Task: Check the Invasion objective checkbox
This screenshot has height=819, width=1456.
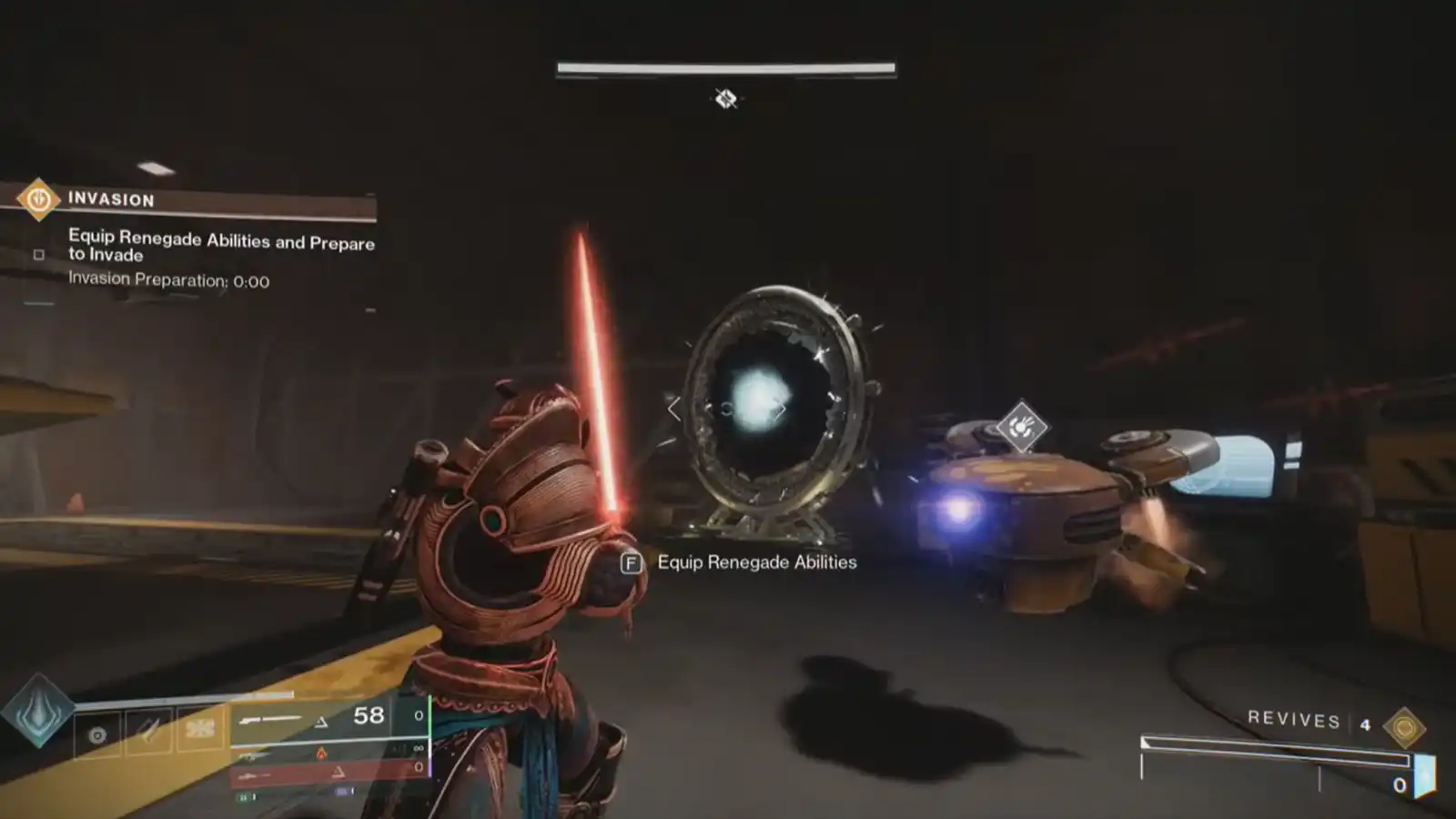Action: (x=38, y=255)
